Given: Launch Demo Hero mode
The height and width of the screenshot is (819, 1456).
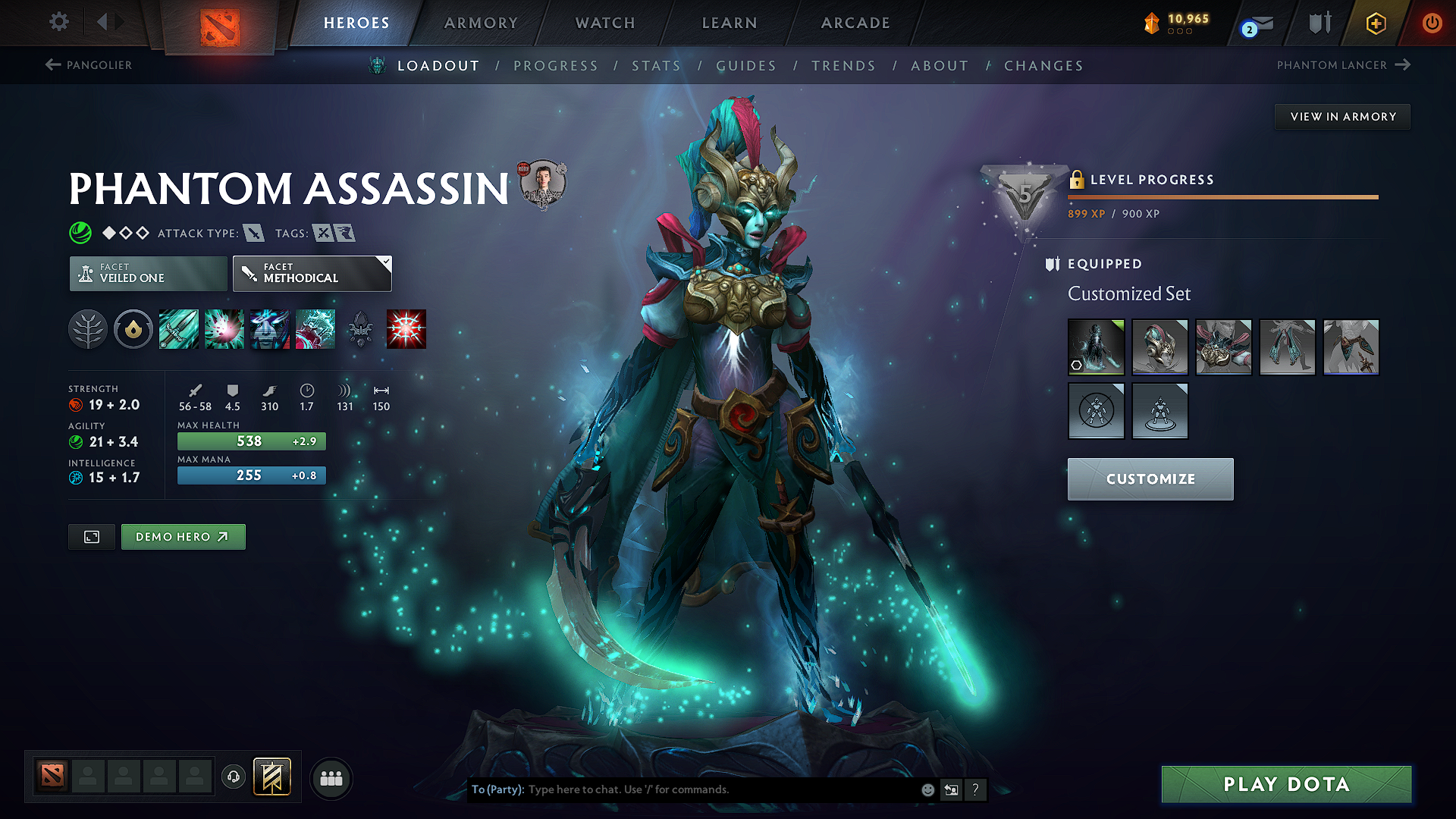Looking at the screenshot, I should pyautogui.click(x=183, y=537).
